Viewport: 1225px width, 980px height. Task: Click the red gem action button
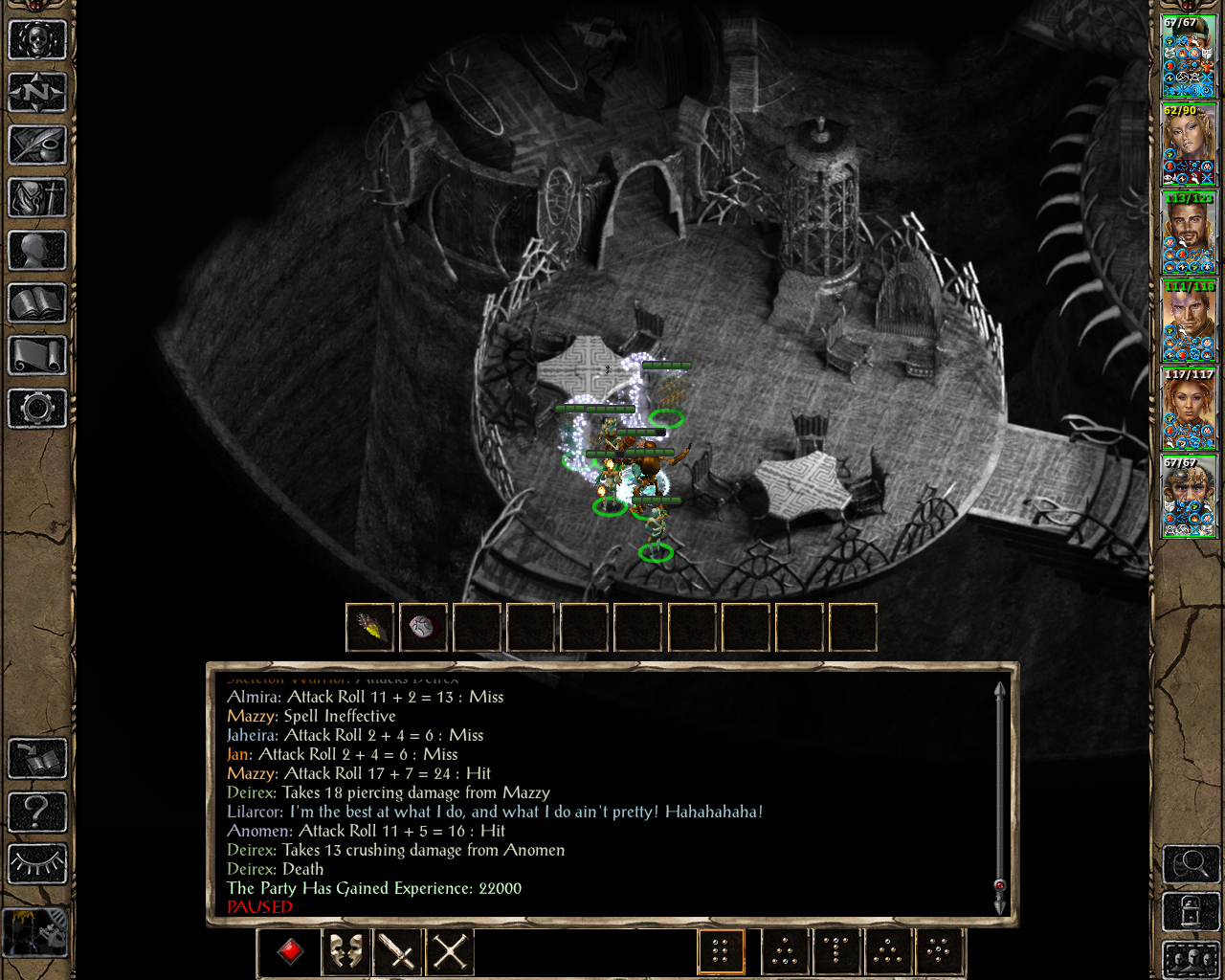tap(291, 951)
